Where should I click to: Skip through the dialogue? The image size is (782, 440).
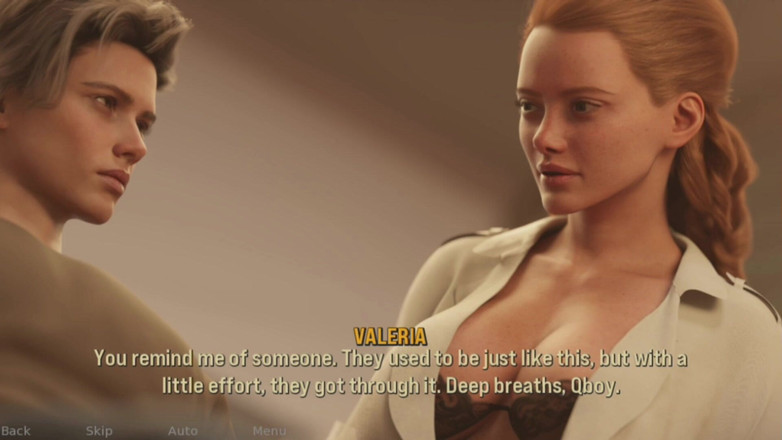coord(99,431)
